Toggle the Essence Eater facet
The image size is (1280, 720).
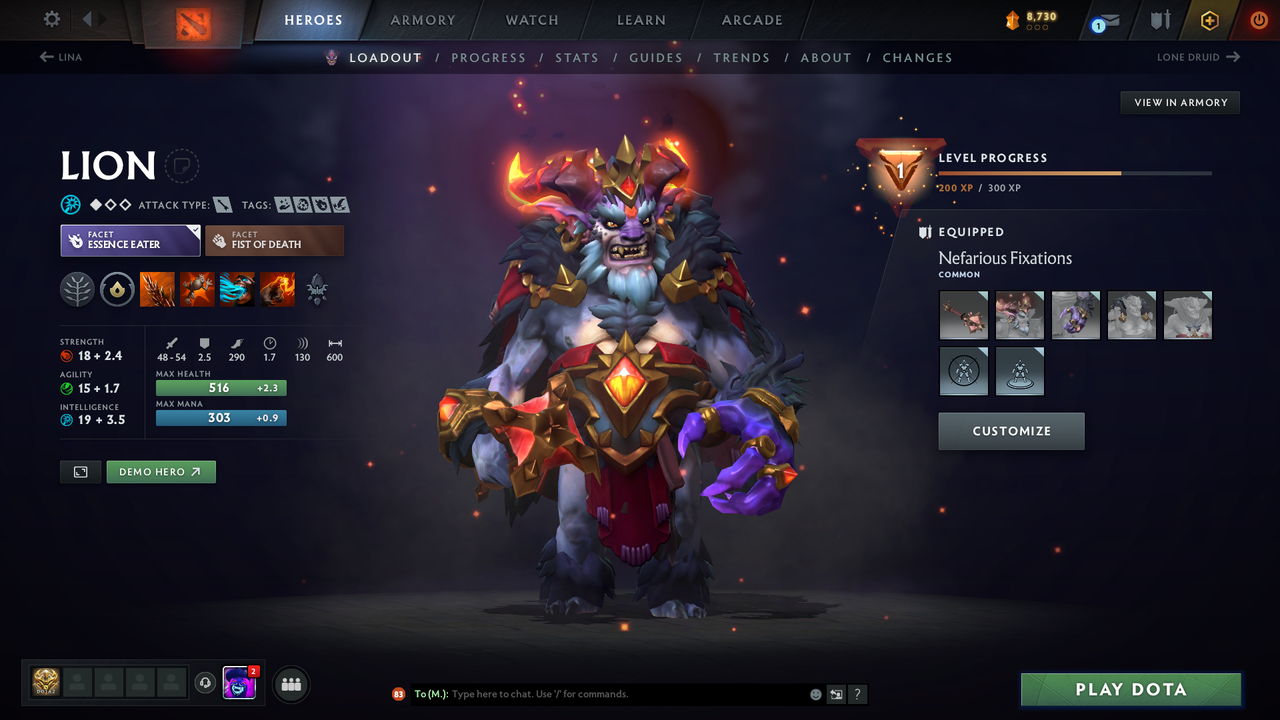click(x=130, y=240)
